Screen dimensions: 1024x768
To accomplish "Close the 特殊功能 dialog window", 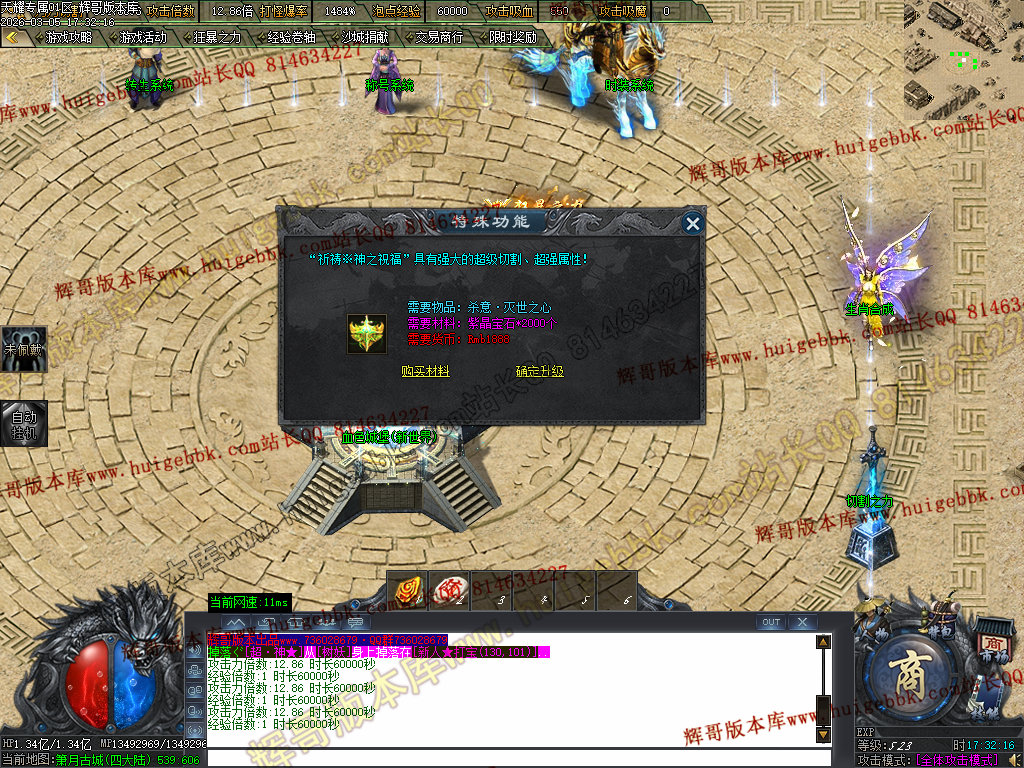I will [x=692, y=224].
